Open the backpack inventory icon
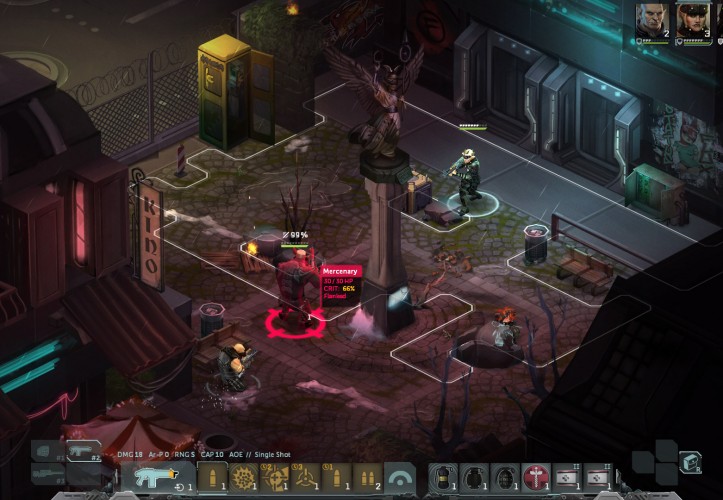 [690, 461]
